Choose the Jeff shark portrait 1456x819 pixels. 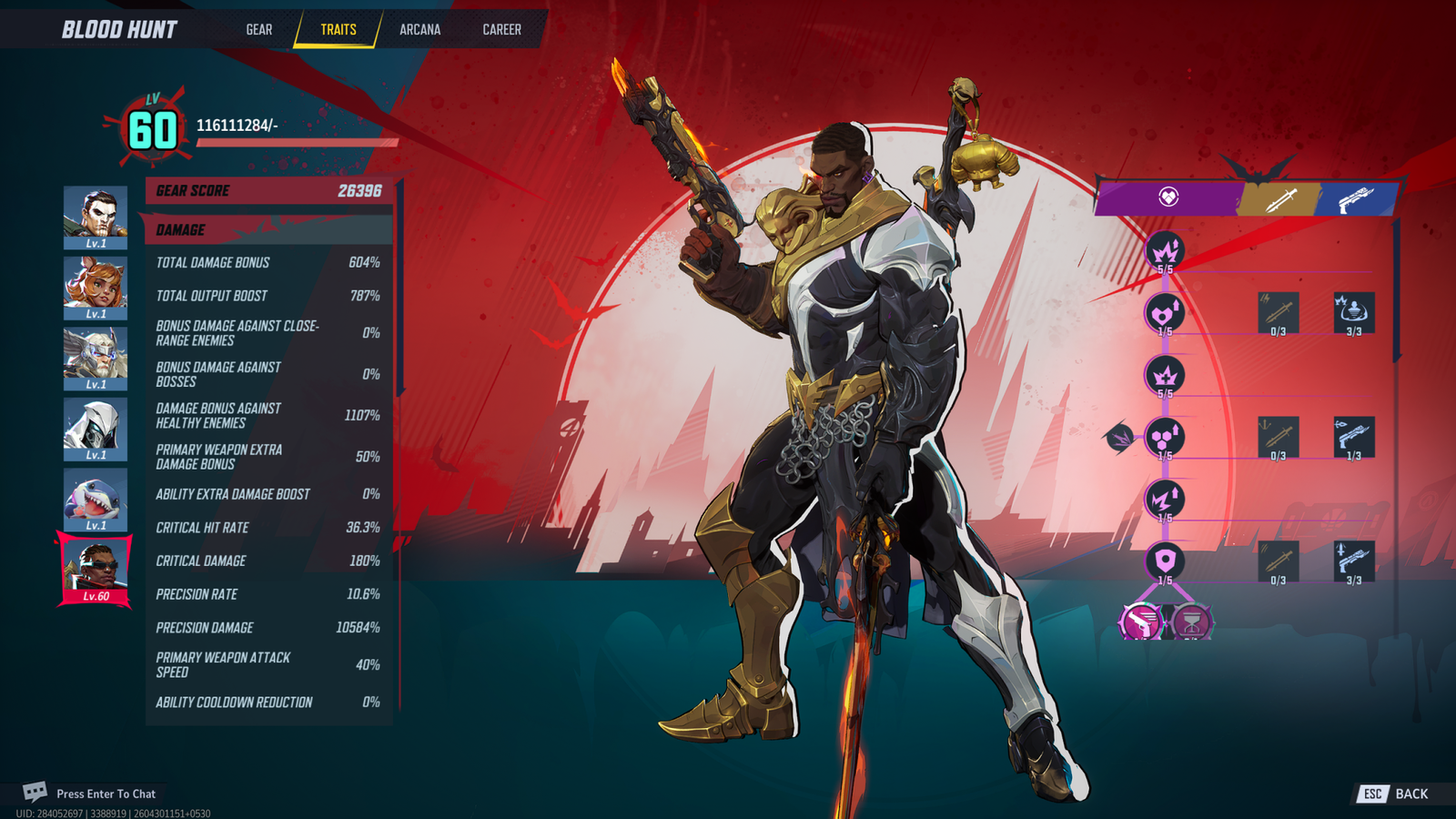(x=96, y=499)
